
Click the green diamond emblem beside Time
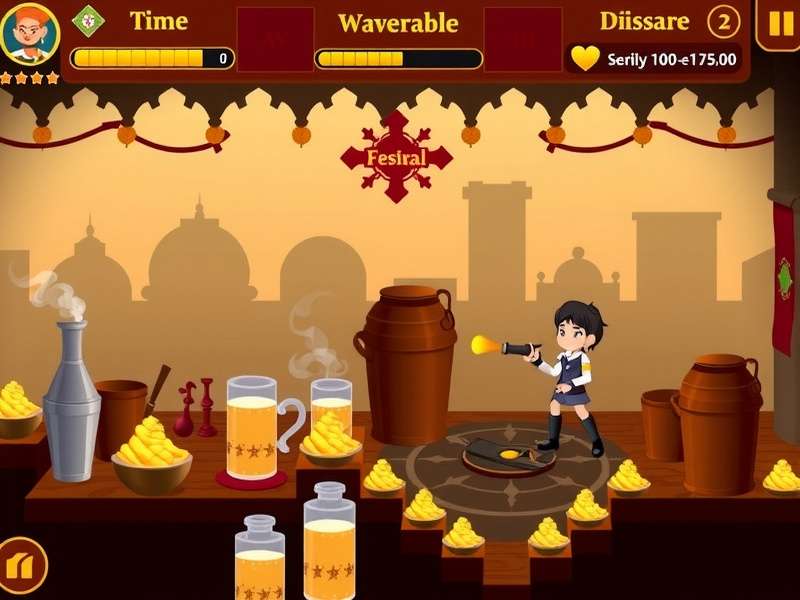[x=89, y=20]
